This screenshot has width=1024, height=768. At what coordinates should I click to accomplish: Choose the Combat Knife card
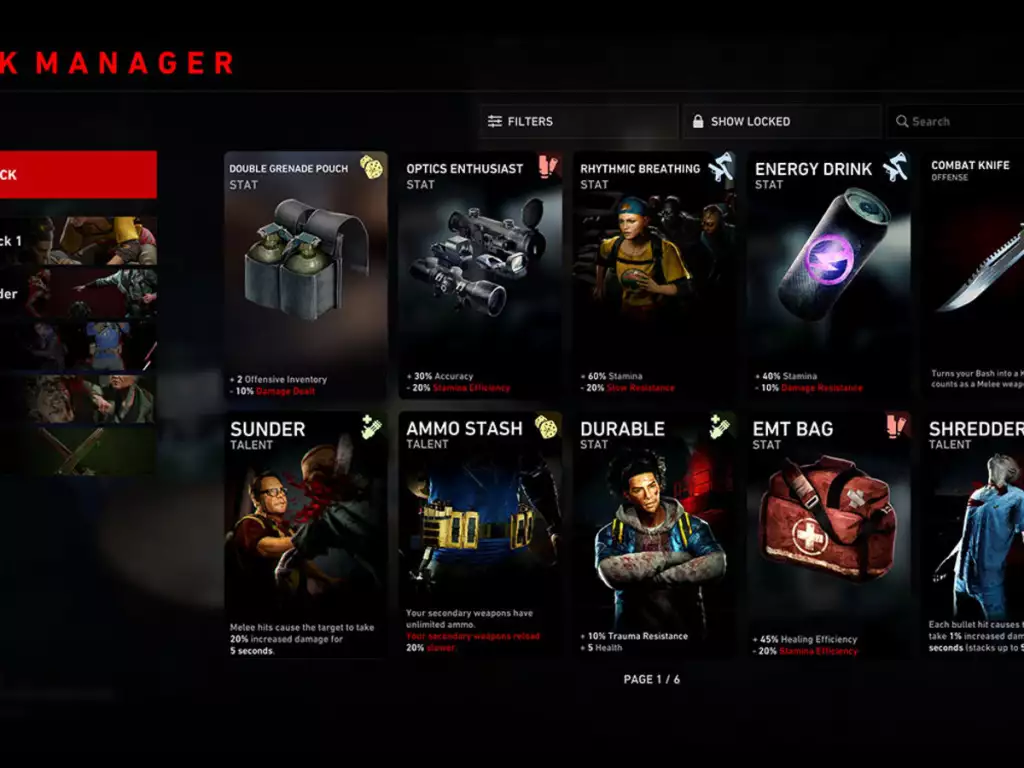tap(976, 275)
